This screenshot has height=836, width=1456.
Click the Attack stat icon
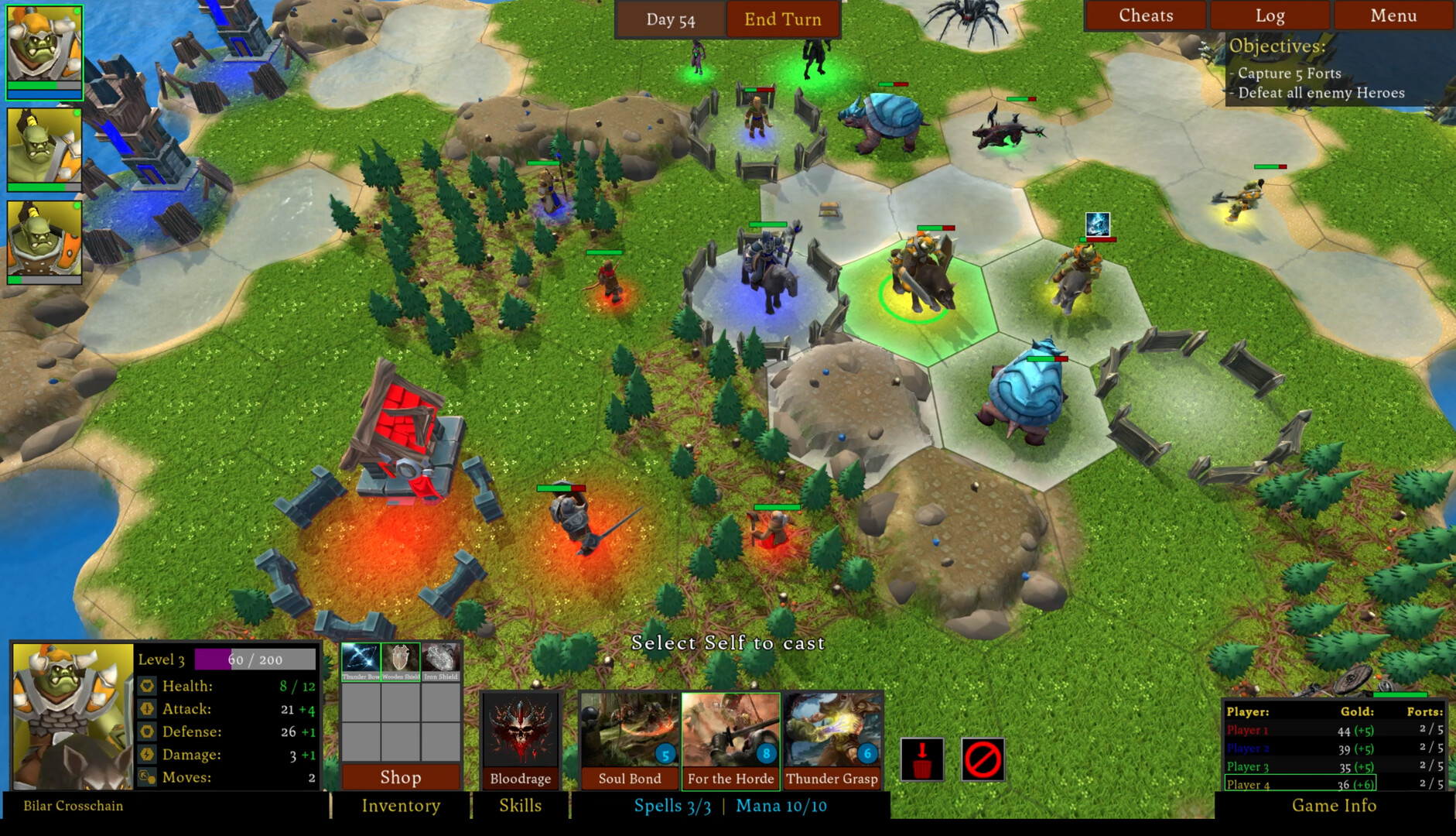146,708
